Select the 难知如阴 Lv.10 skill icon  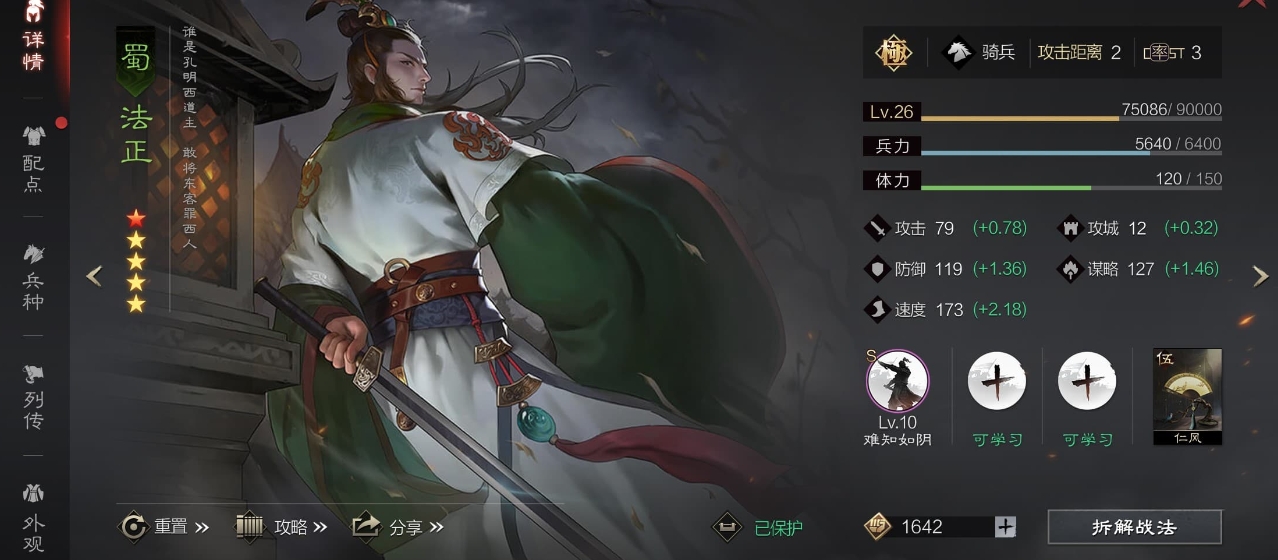[897, 382]
